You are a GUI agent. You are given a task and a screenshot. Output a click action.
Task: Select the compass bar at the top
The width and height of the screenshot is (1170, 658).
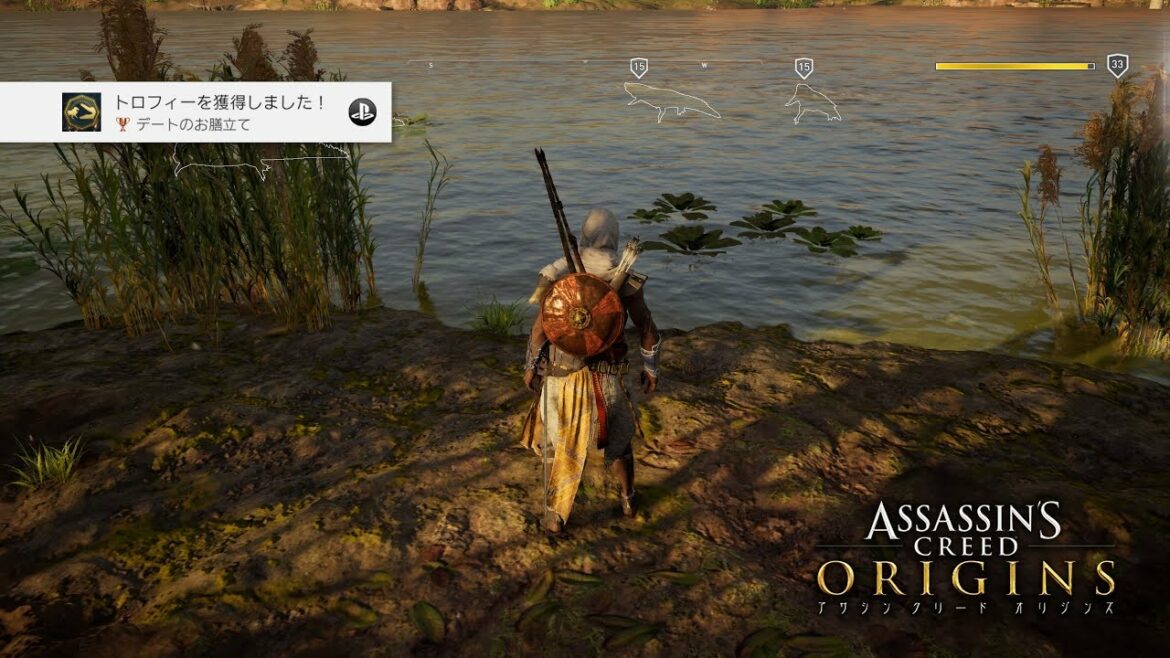(x=585, y=64)
